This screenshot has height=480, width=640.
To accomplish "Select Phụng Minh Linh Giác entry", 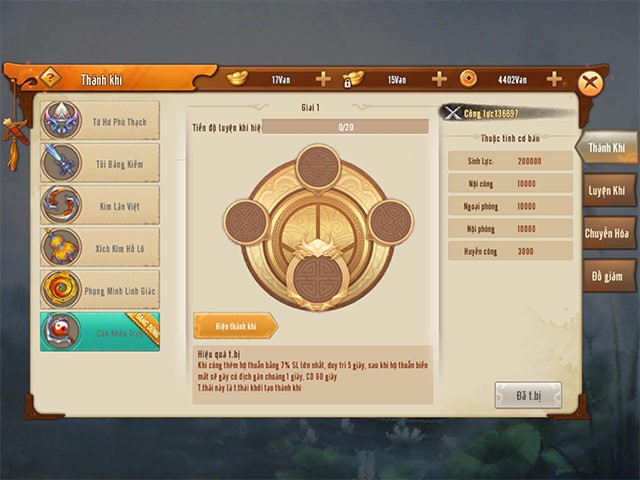I will (100, 288).
